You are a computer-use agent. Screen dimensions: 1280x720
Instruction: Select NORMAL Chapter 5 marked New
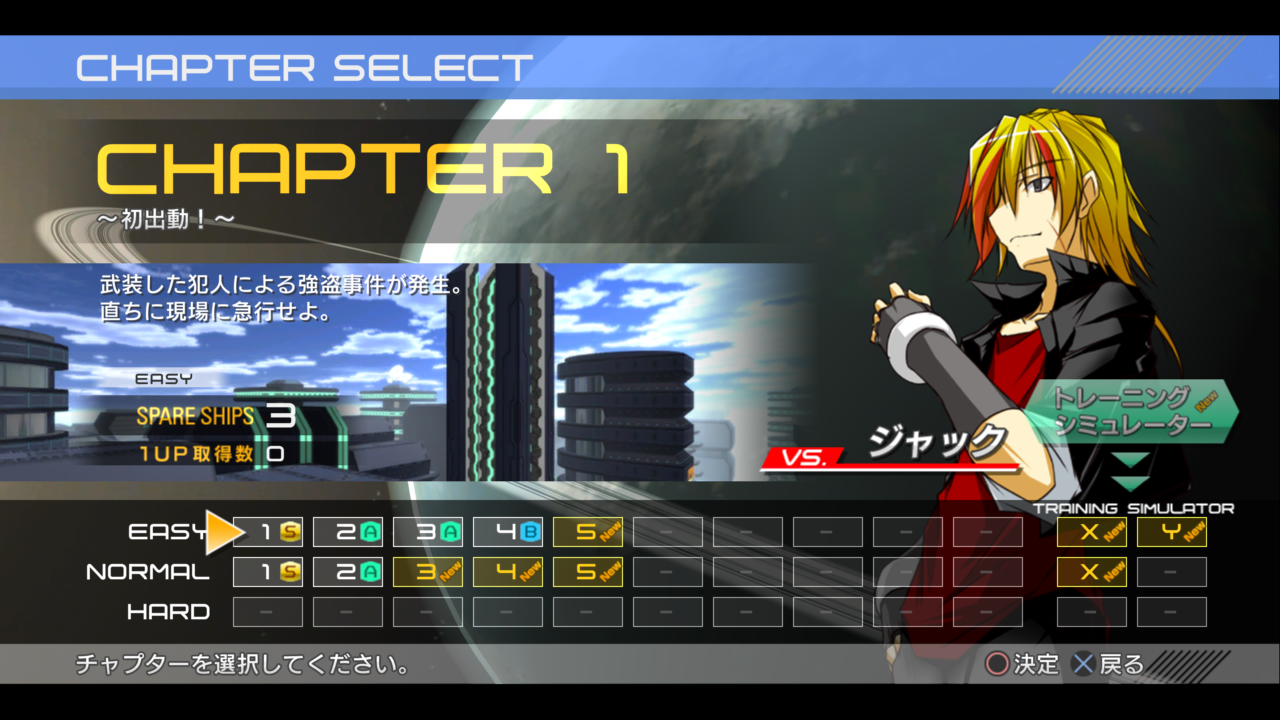[587, 571]
